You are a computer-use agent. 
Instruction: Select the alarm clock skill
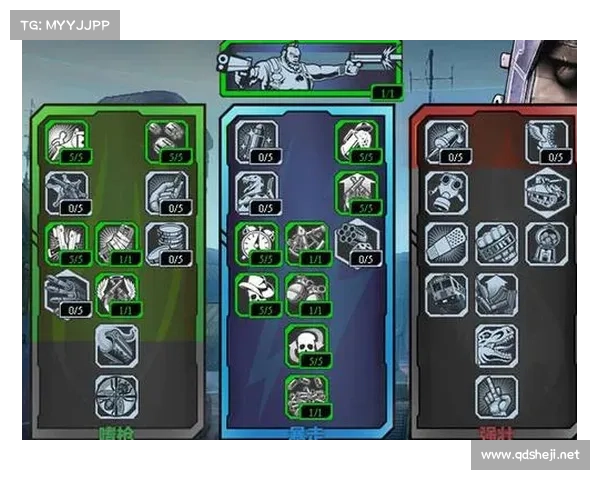(256, 242)
